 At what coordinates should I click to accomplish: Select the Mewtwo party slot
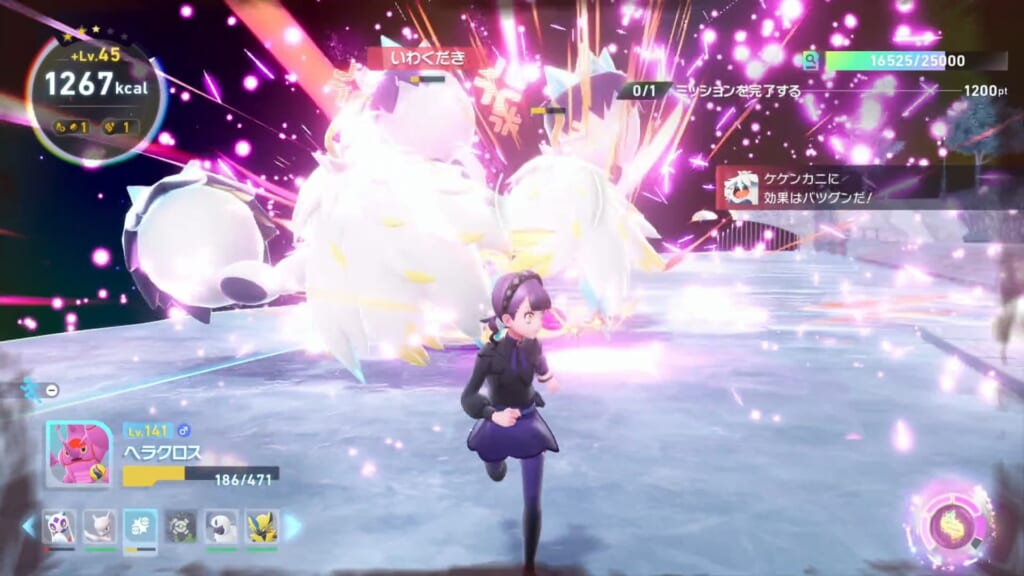(99, 526)
